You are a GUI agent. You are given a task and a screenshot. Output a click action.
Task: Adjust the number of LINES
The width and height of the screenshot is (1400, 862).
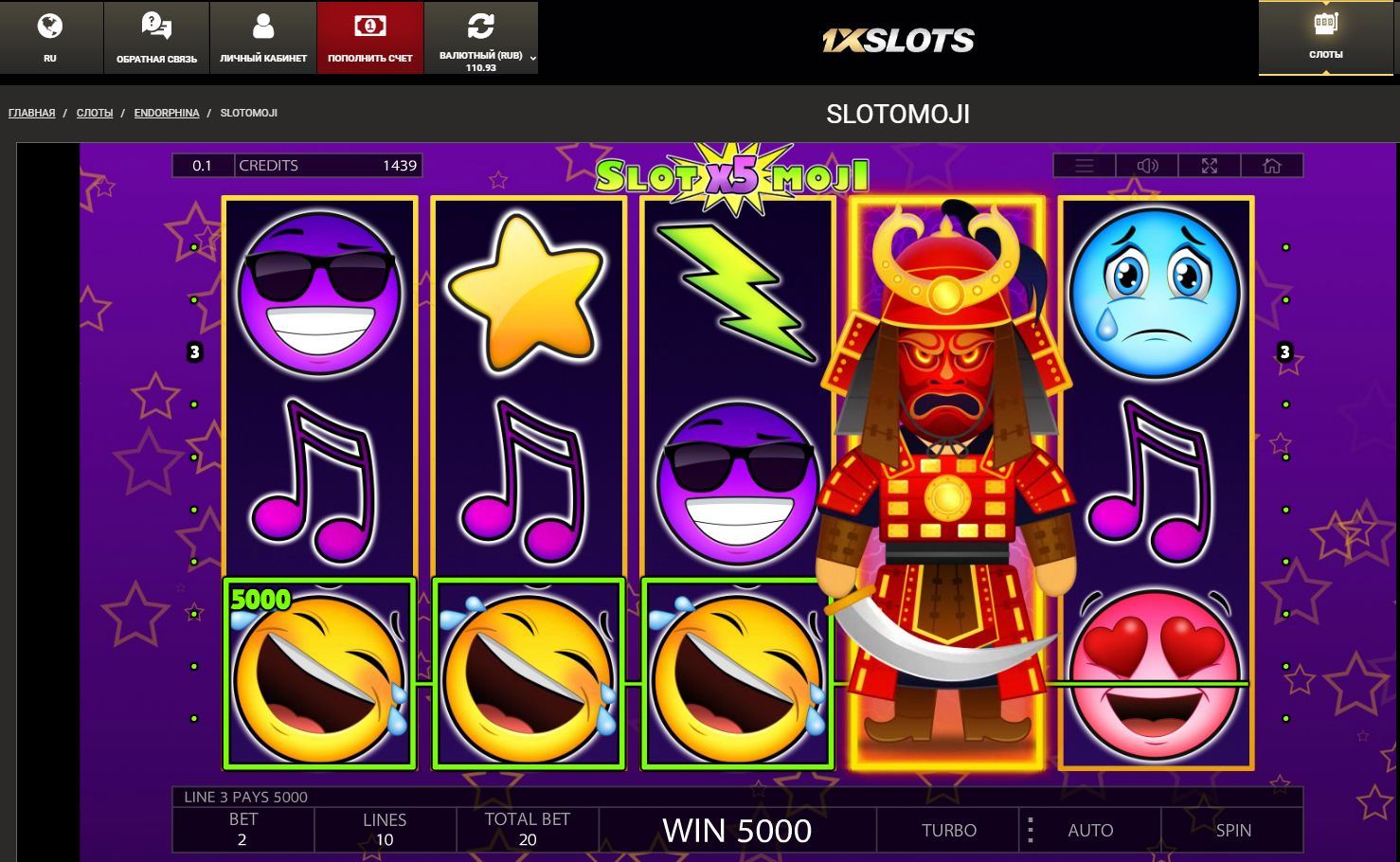[385, 830]
